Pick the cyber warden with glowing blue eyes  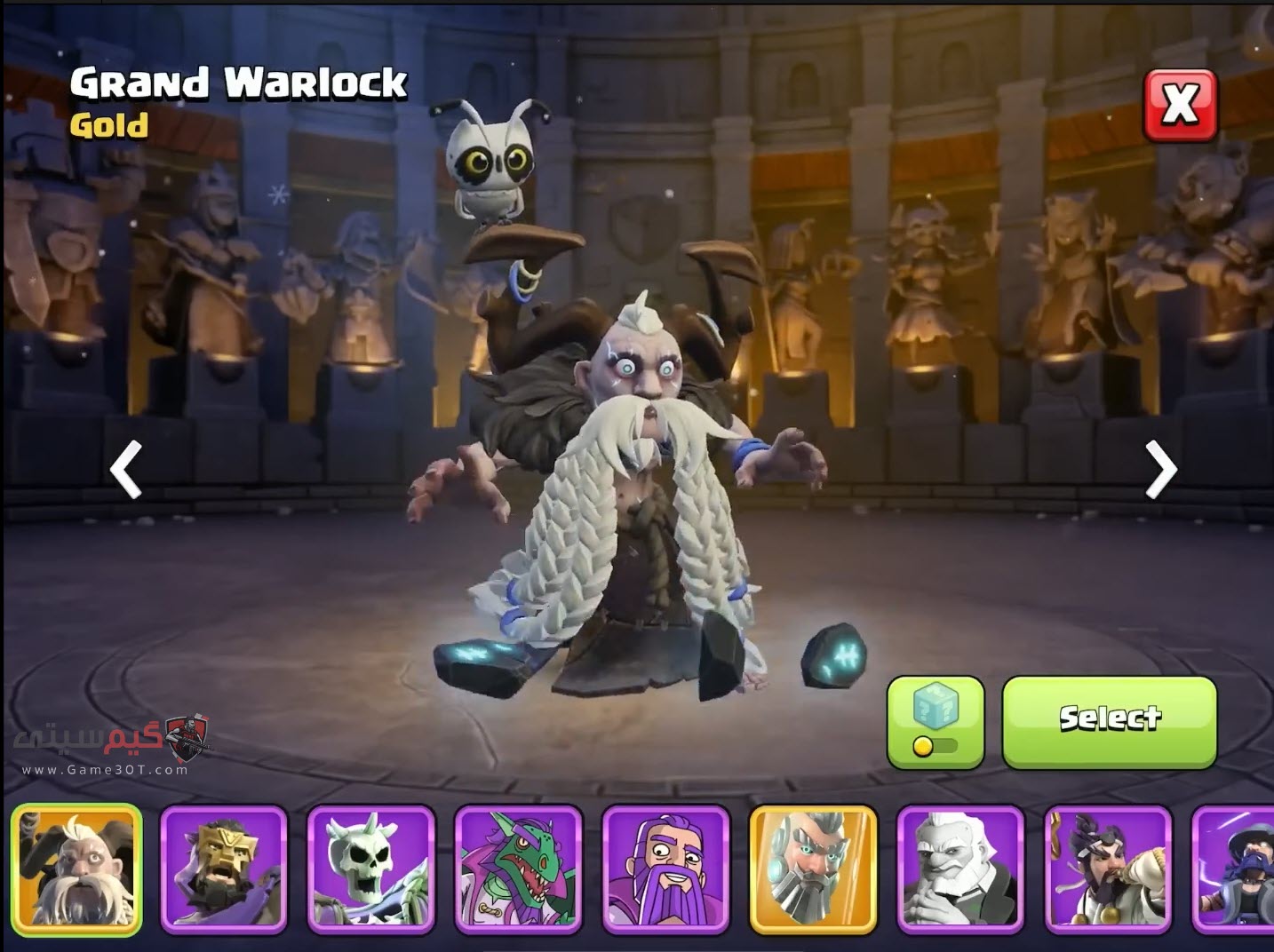(814, 869)
